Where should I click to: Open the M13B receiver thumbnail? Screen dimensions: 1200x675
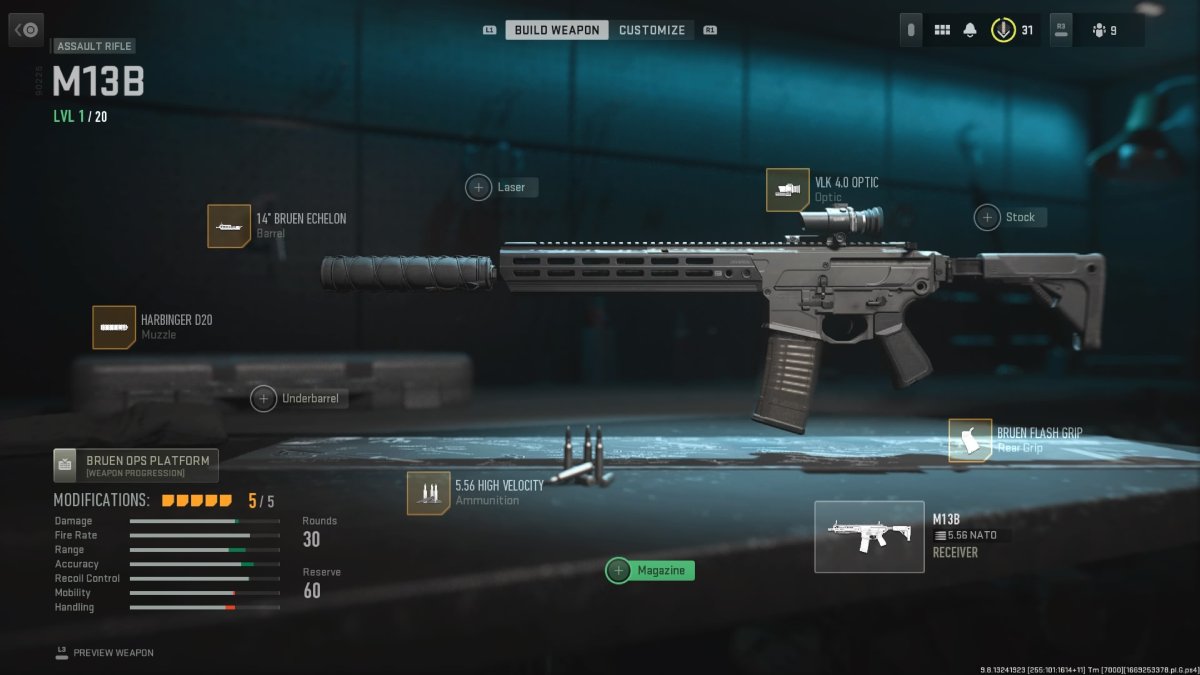pos(868,537)
